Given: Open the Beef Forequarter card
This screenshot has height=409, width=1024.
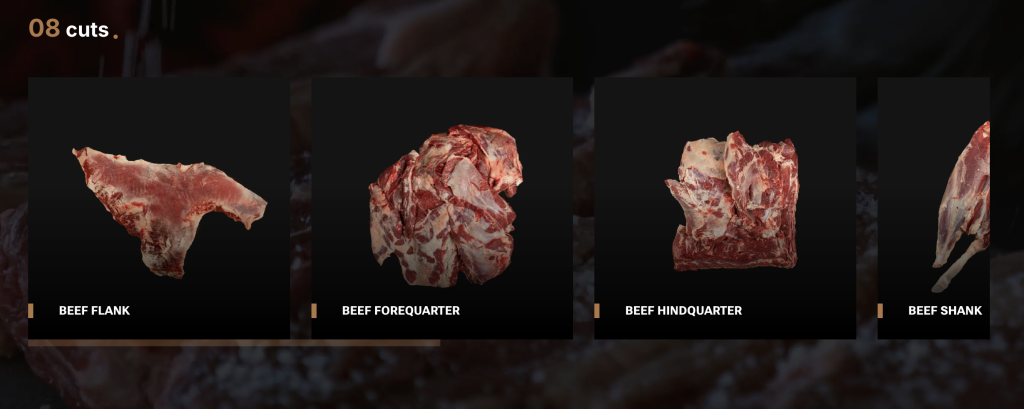Looking at the screenshot, I should (442, 208).
